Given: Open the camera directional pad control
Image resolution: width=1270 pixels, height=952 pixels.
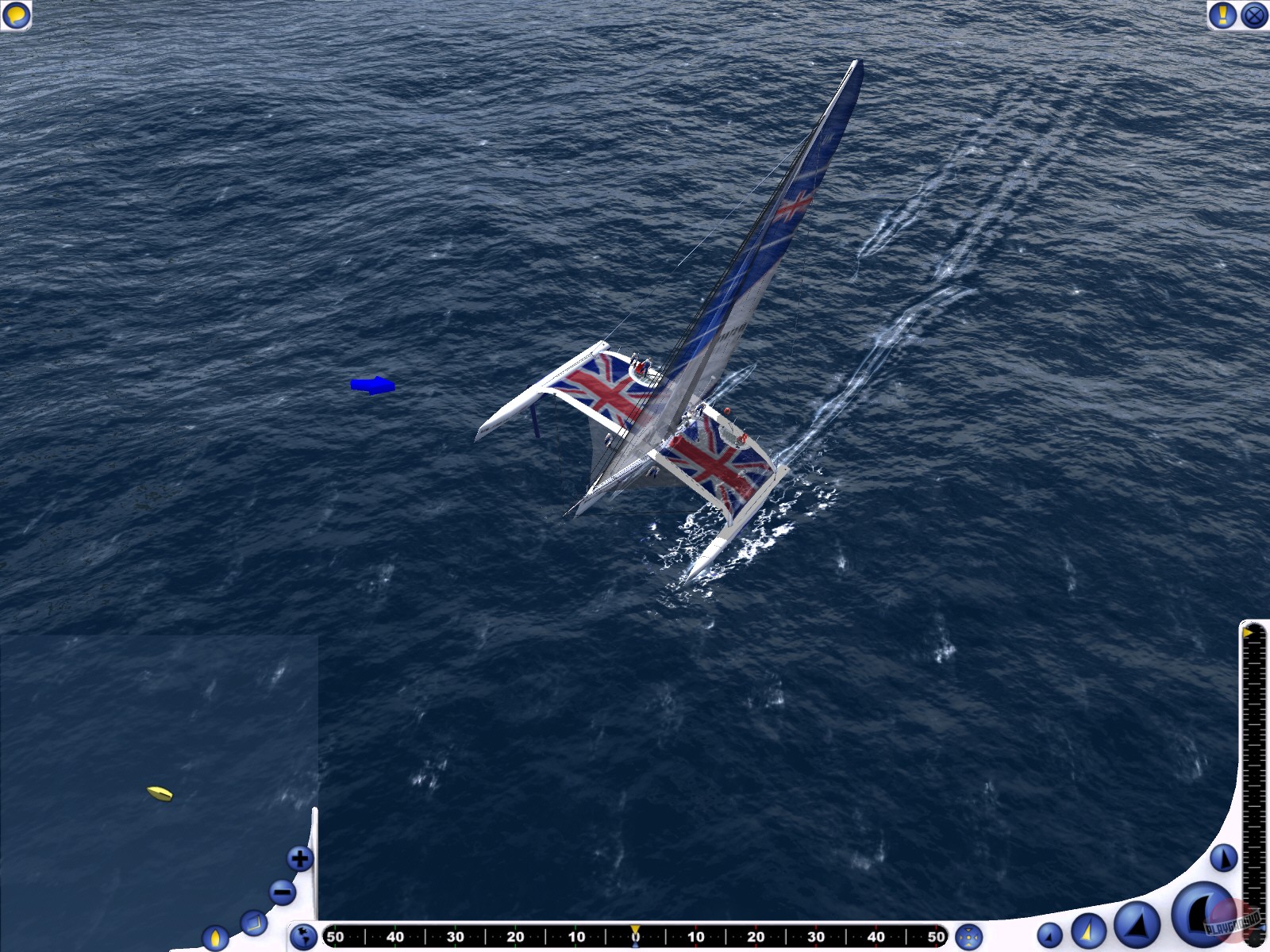Looking at the screenshot, I should click(x=968, y=936).
